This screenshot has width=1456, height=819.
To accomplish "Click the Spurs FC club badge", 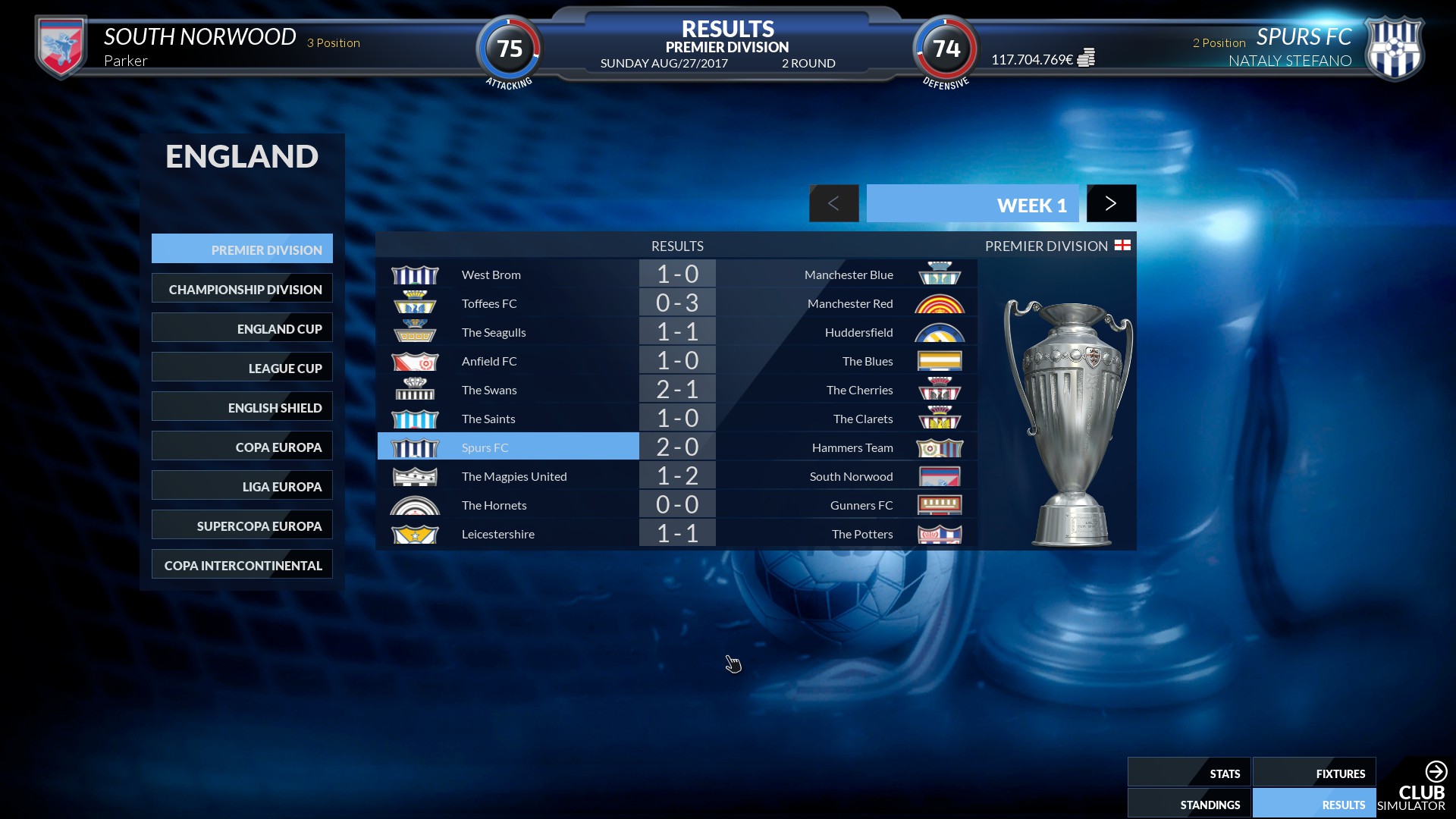I will [1395, 47].
